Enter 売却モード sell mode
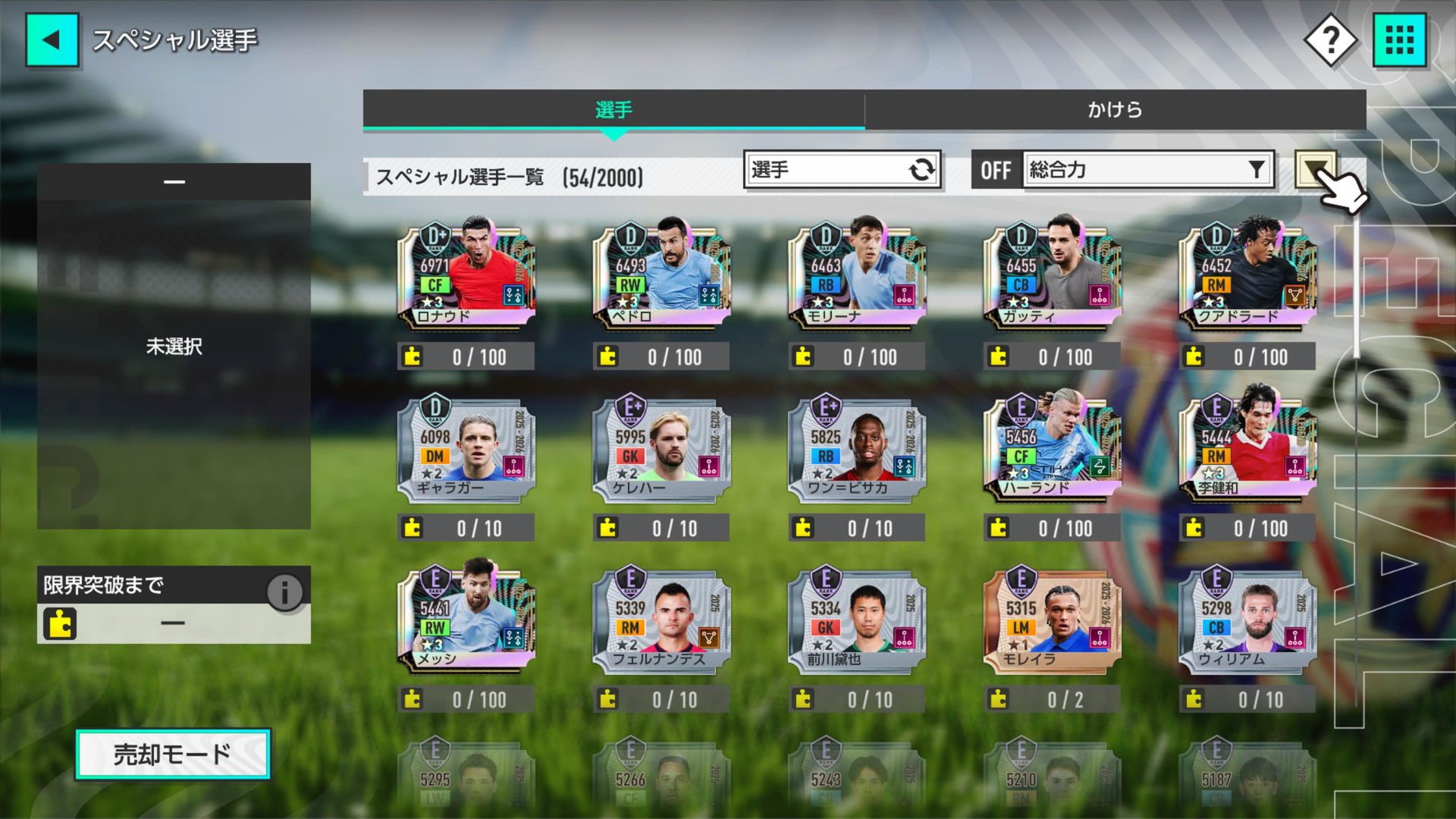The image size is (1456, 819). click(172, 755)
